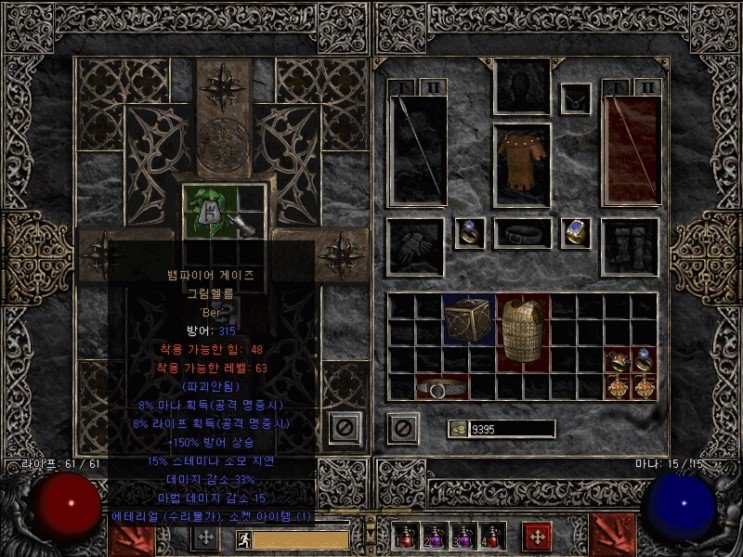Select the ring equipped beside the gloves slot
The image size is (743, 557).
[469, 233]
